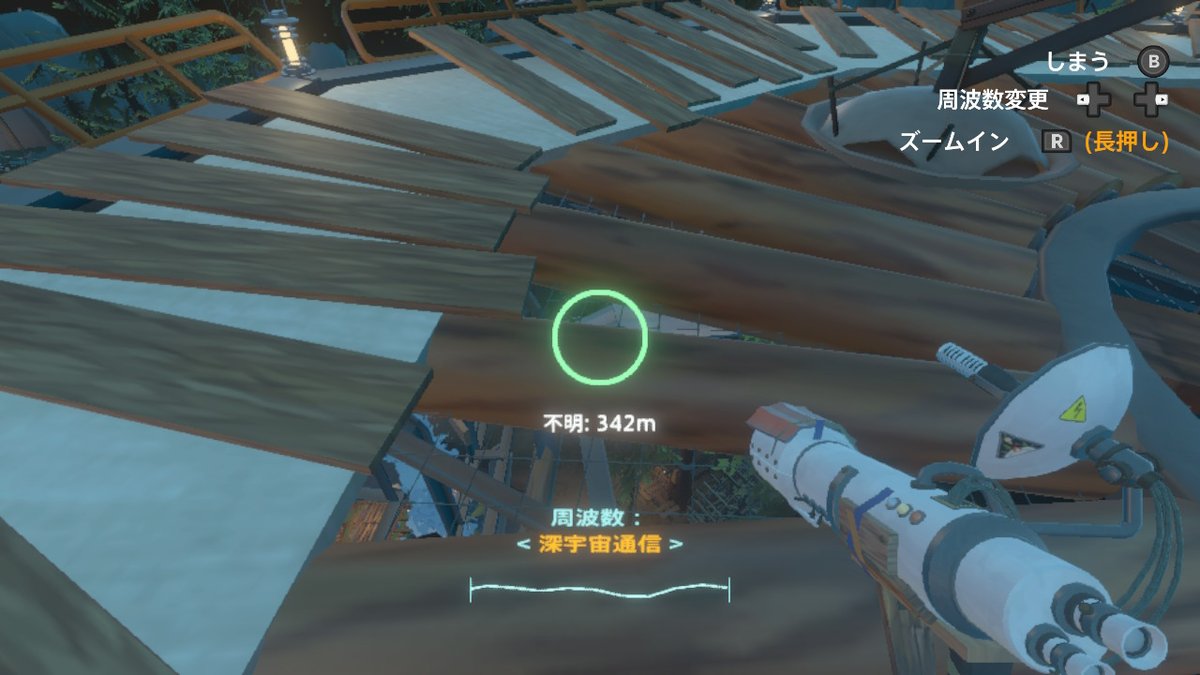This screenshot has width=1200, height=675.
Task: Switch to the next frequency with right arrow
Action: coord(677,545)
